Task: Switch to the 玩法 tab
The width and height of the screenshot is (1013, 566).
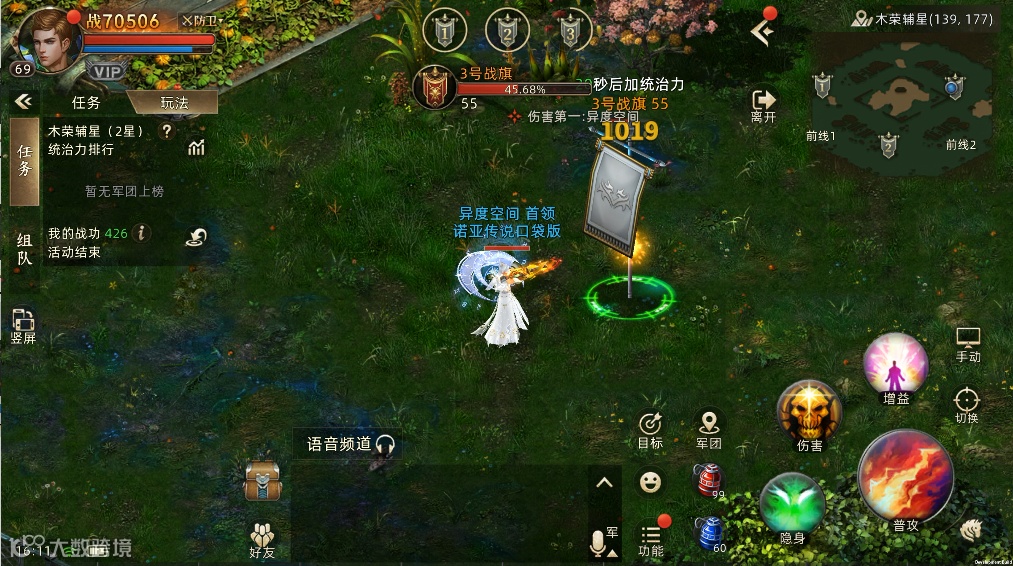Action: pos(174,102)
